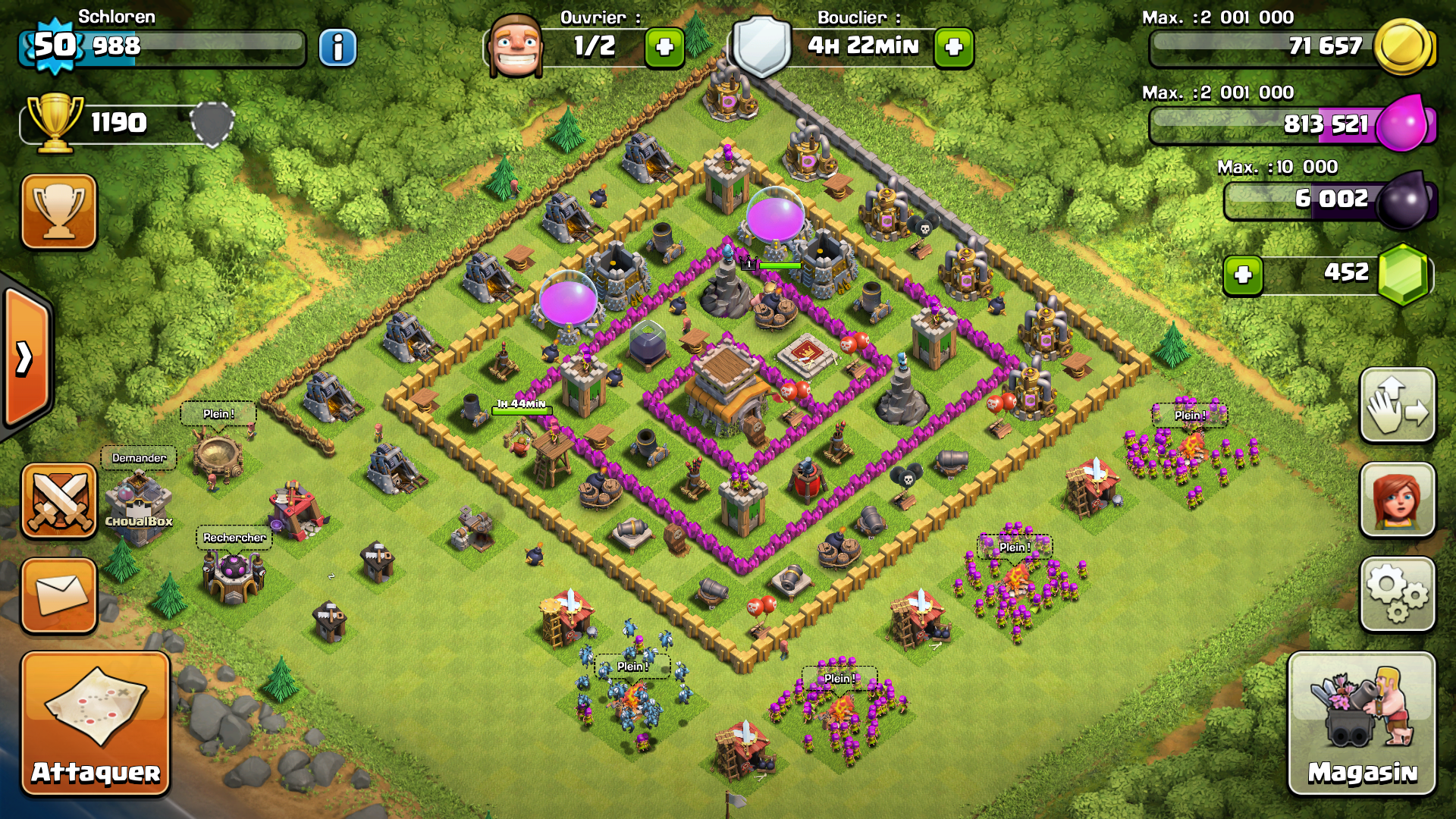Add a builder with Ouvrier plus
The height and width of the screenshot is (819, 1456).
pos(664,48)
